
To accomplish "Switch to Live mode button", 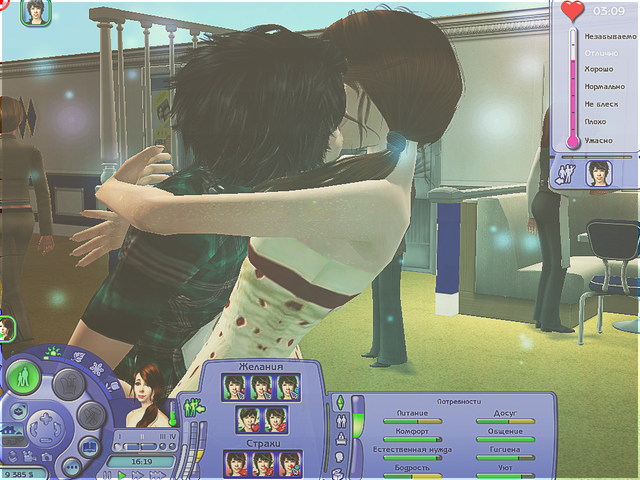I will 22,377.
